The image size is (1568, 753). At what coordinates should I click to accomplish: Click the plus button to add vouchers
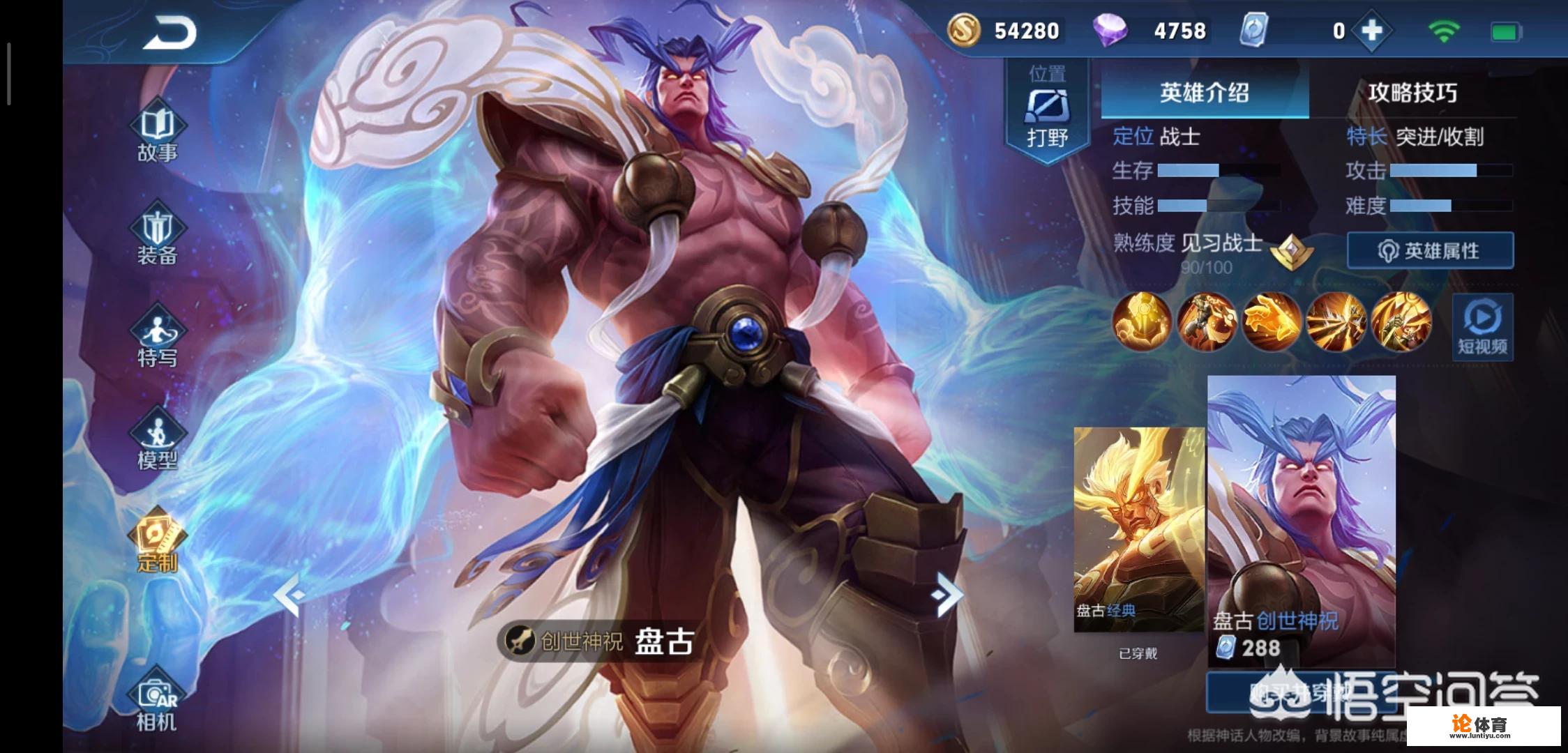[1371, 31]
